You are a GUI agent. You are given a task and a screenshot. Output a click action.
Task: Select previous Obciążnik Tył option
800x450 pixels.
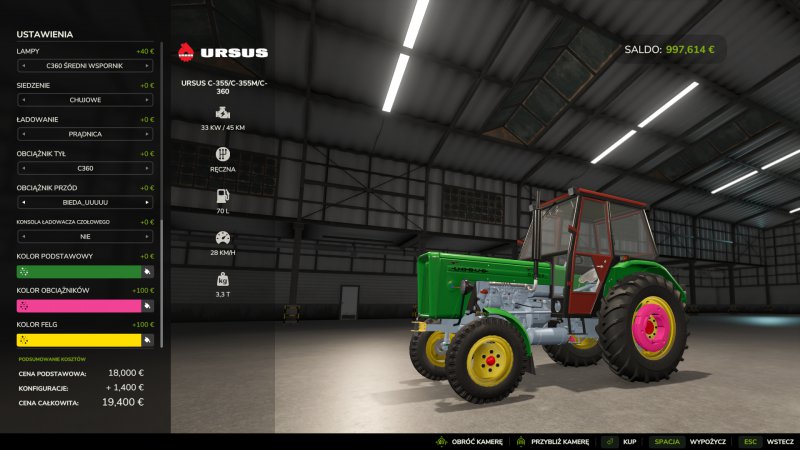[x=22, y=168]
